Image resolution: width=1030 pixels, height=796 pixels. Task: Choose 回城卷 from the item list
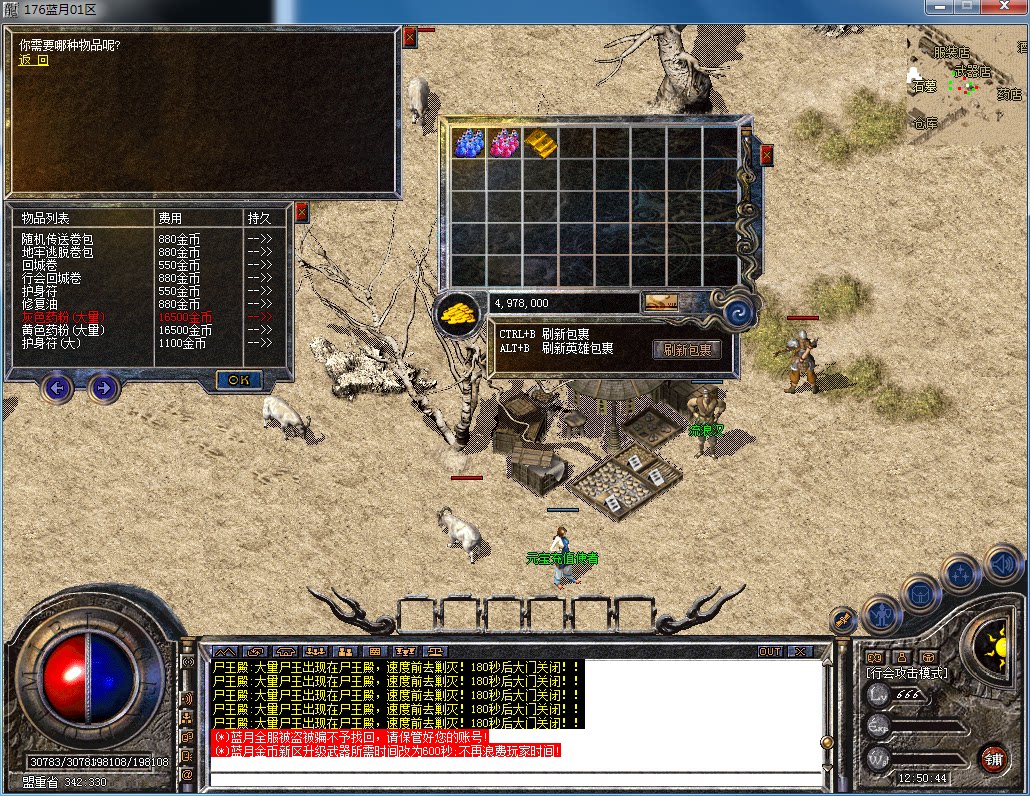pyautogui.click(x=39, y=266)
